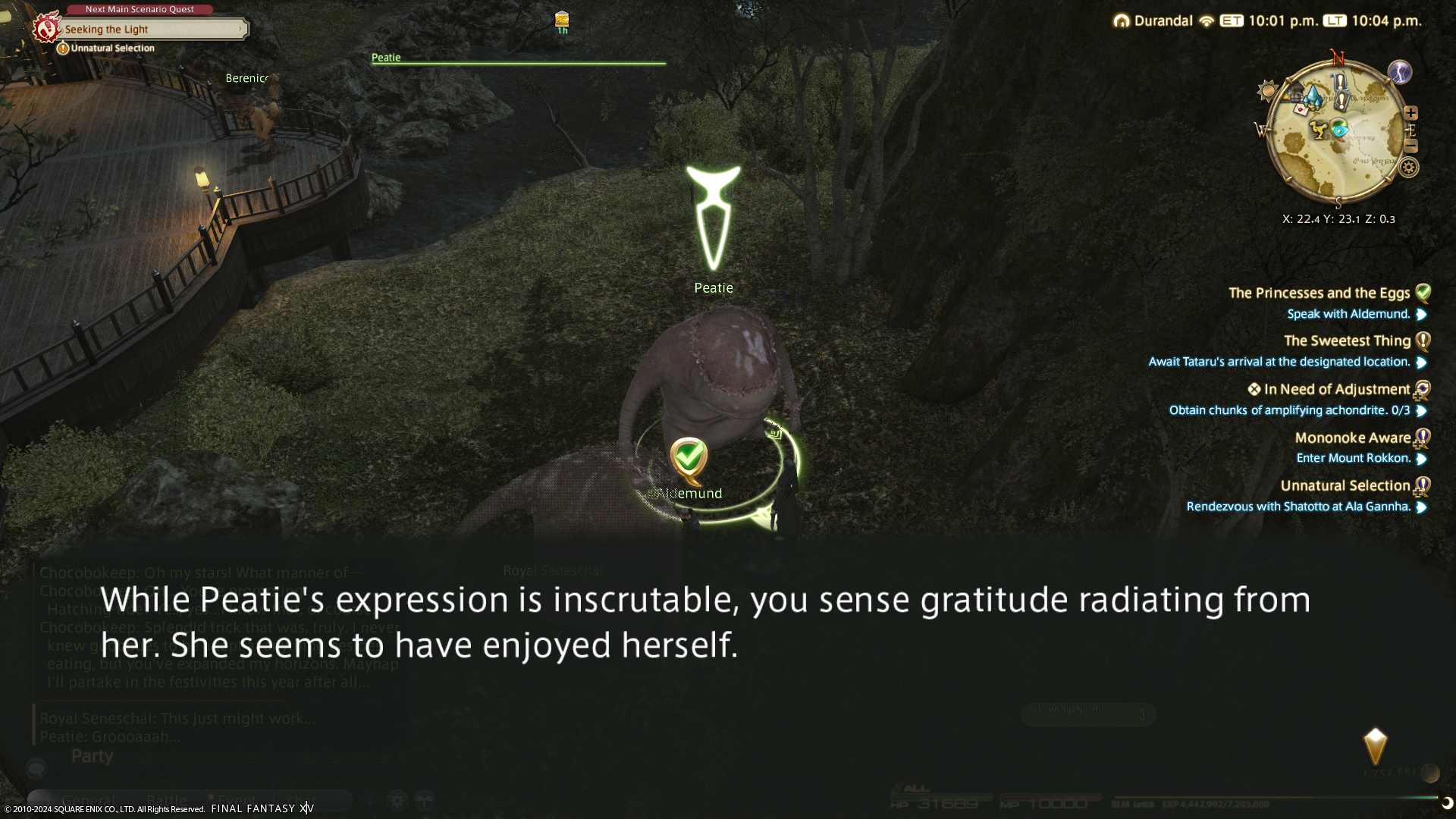The width and height of the screenshot is (1456, 819).
Task: Select The Sweetest Thing quest in duty list
Action: (x=1347, y=341)
